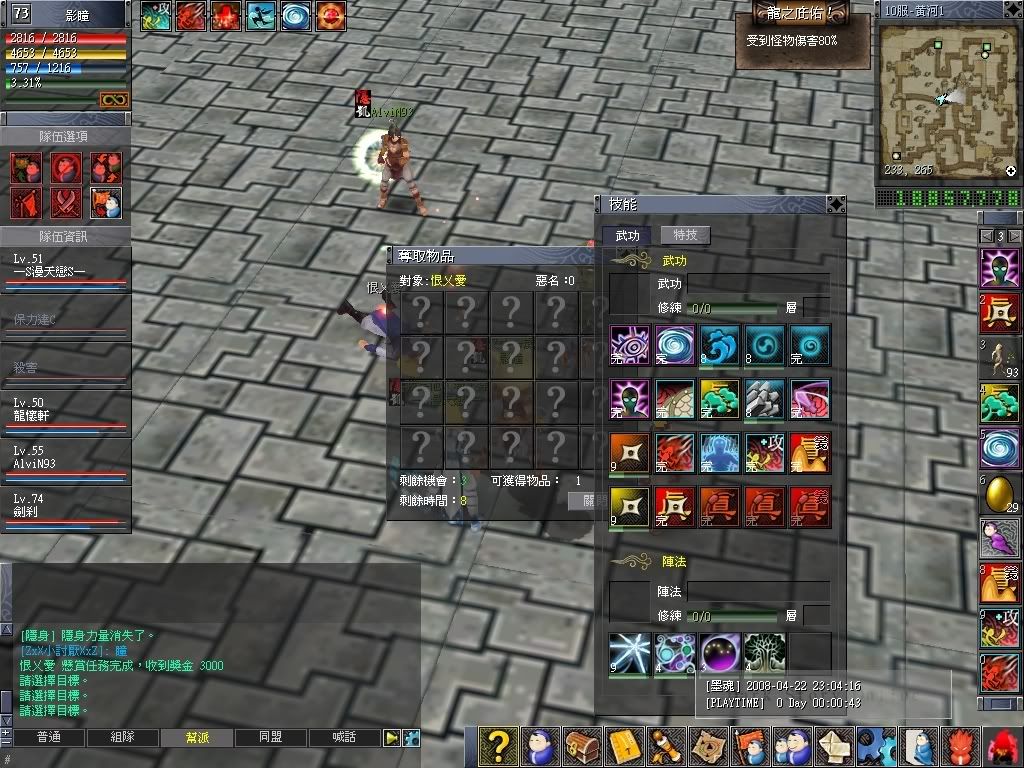Click the tree formation skill under 陣法
The height and width of the screenshot is (768, 1024).
pos(763,651)
